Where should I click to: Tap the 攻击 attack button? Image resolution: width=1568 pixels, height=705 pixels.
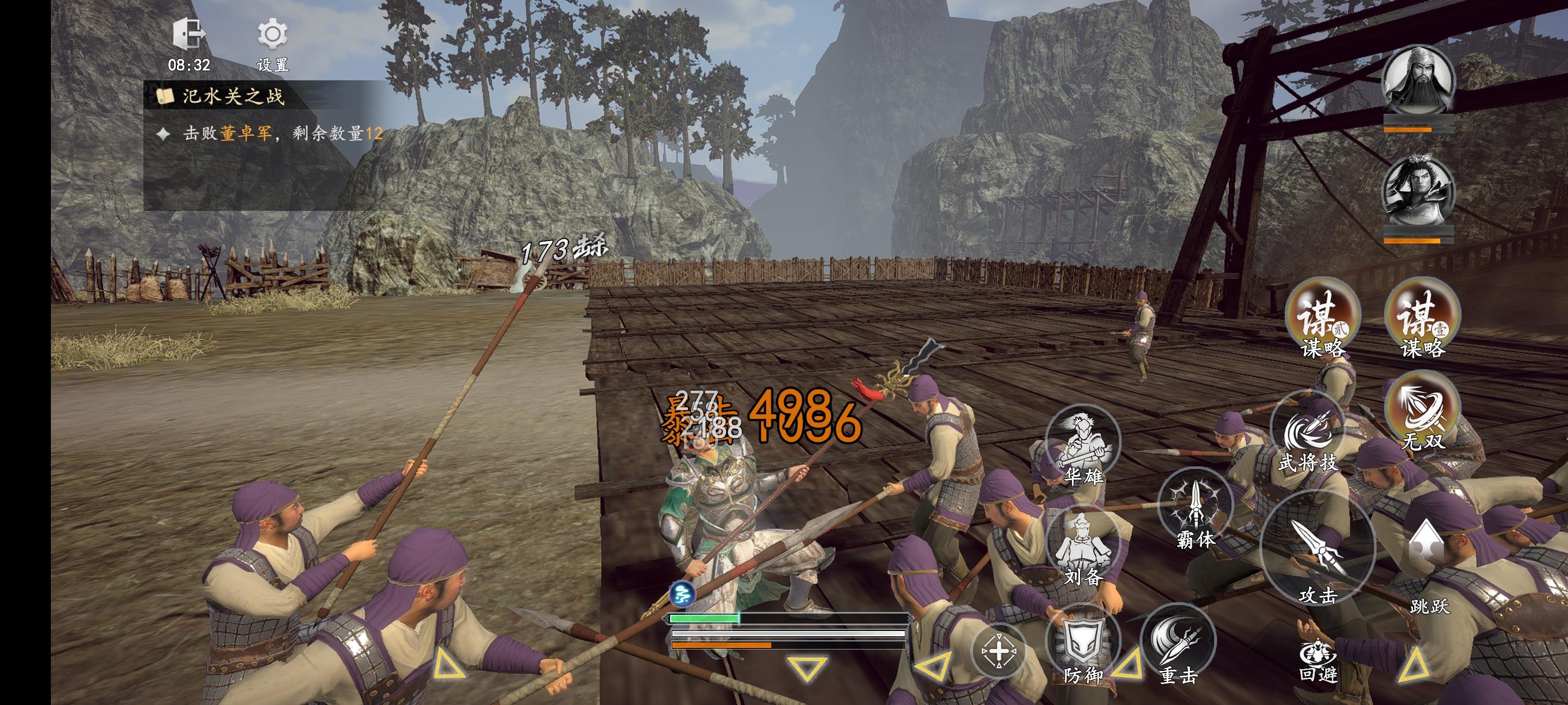click(x=1317, y=550)
